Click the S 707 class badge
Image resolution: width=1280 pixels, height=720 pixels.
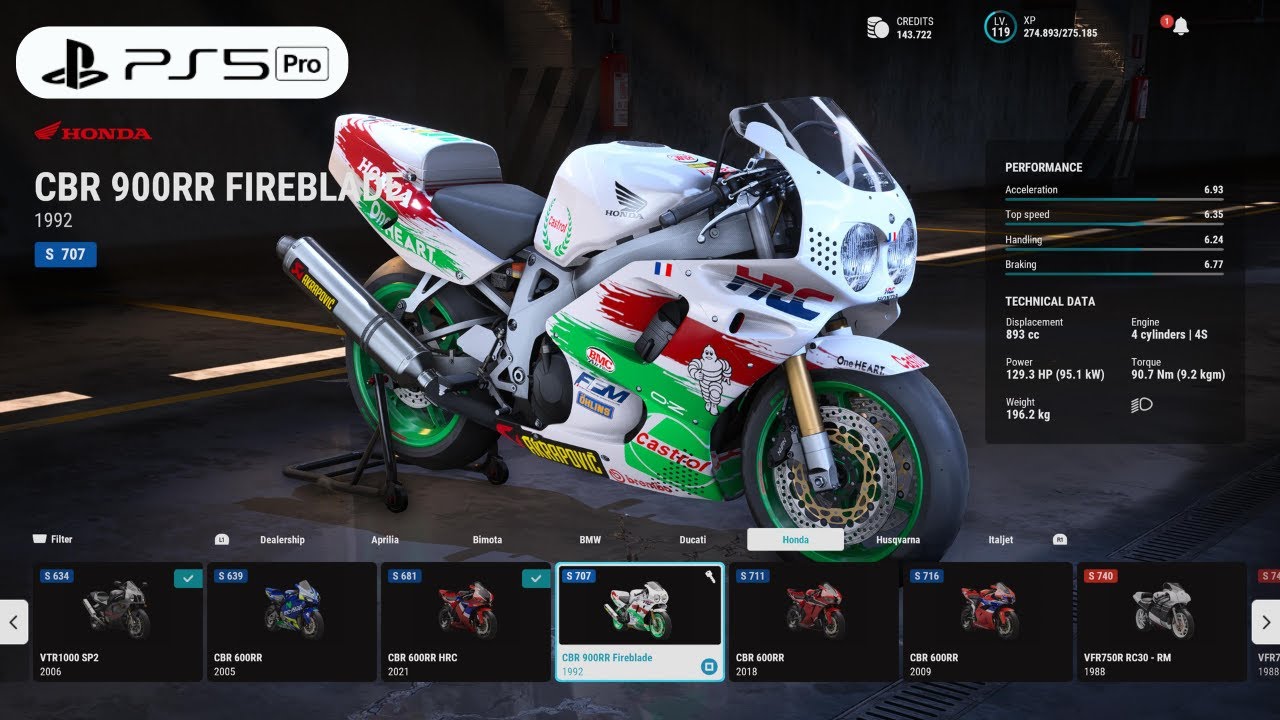coord(66,255)
